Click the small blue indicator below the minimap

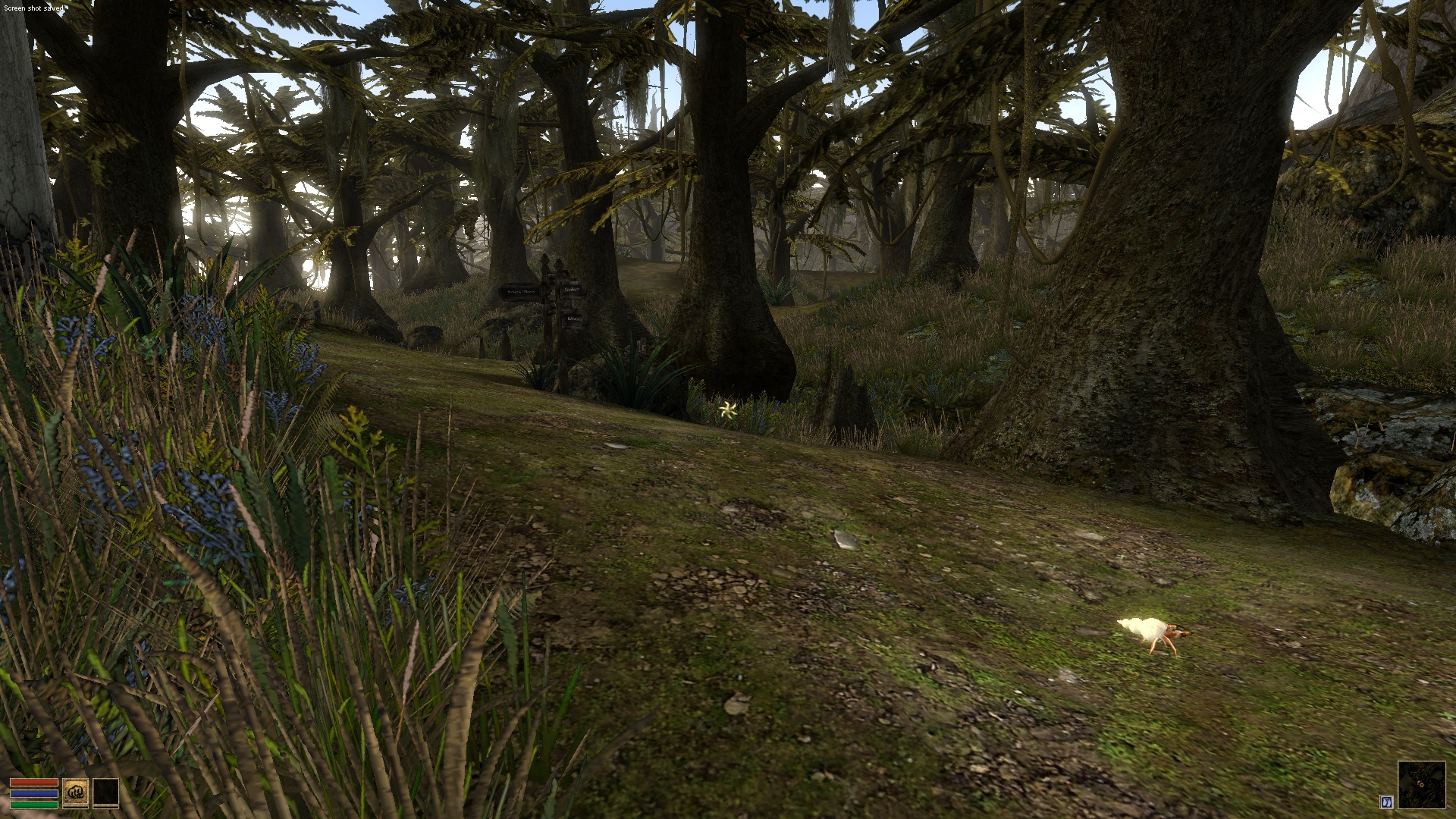1387,802
